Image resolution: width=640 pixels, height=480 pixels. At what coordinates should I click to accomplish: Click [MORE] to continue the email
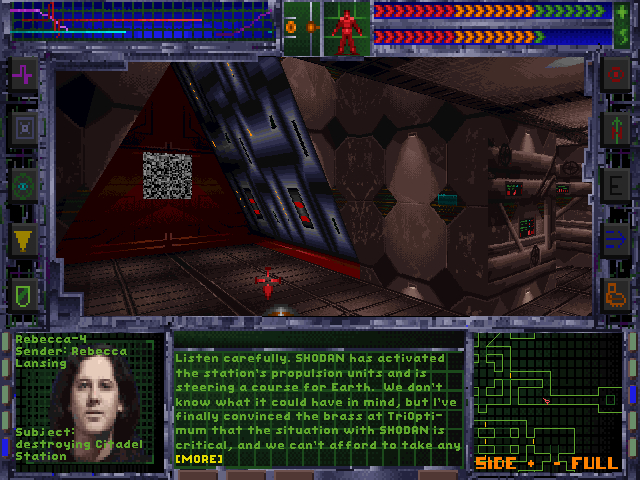[x=199, y=459]
